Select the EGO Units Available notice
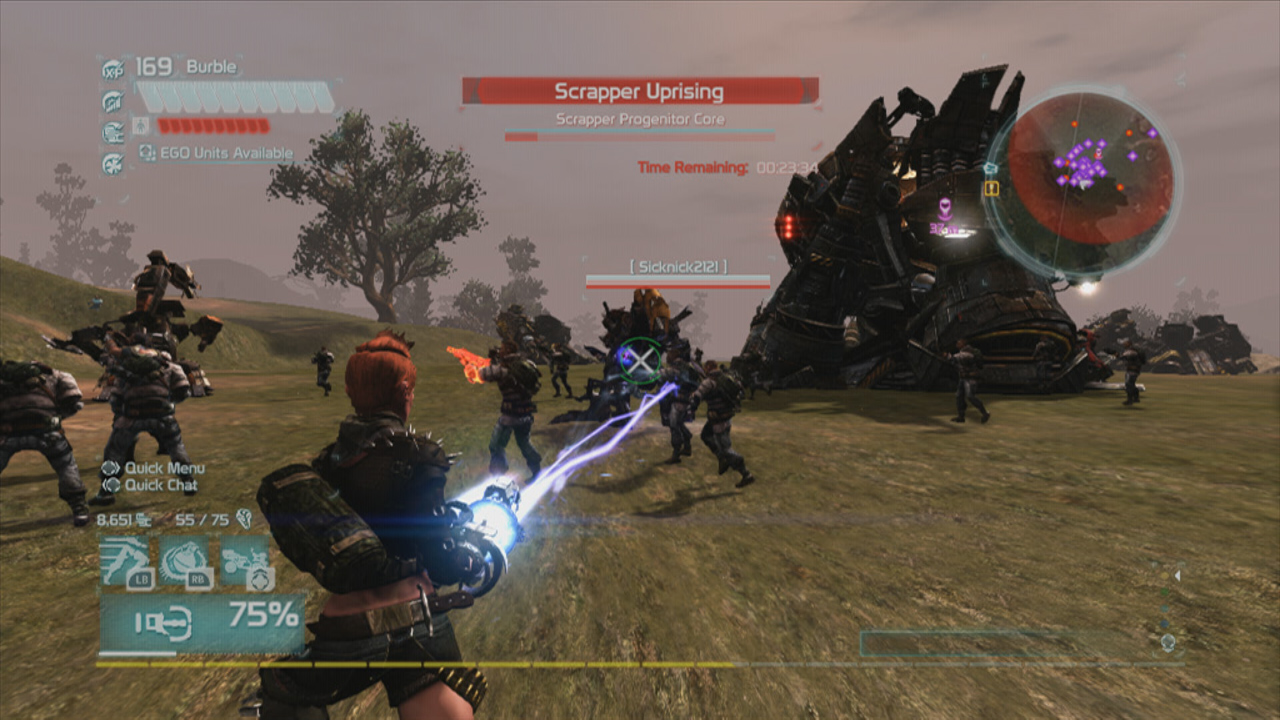Image resolution: width=1280 pixels, height=720 pixels. click(x=217, y=153)
